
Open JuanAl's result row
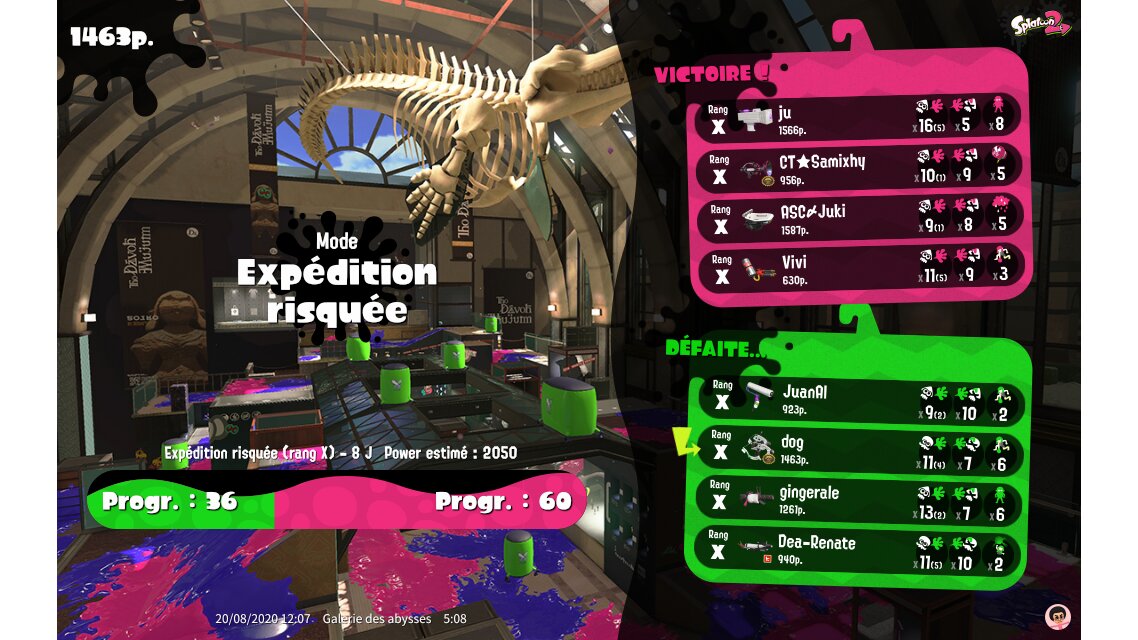coord(860,399)
